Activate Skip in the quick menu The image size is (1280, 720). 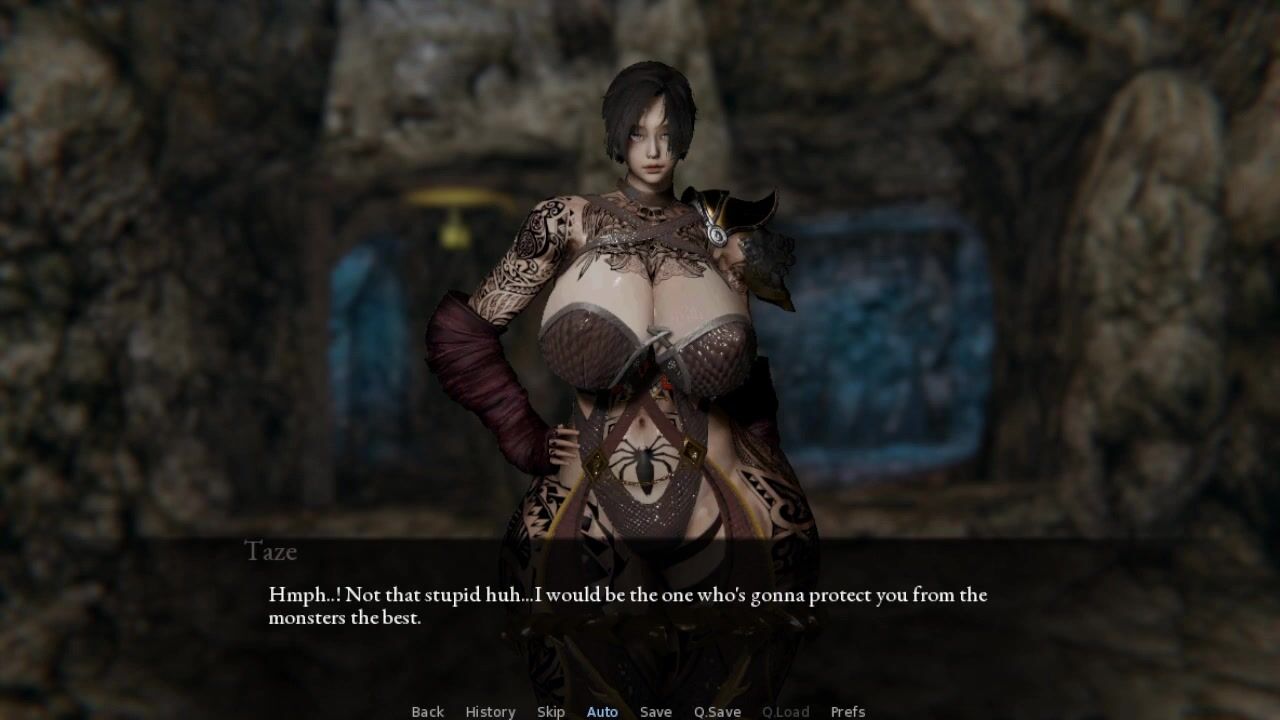pos(551,711)
